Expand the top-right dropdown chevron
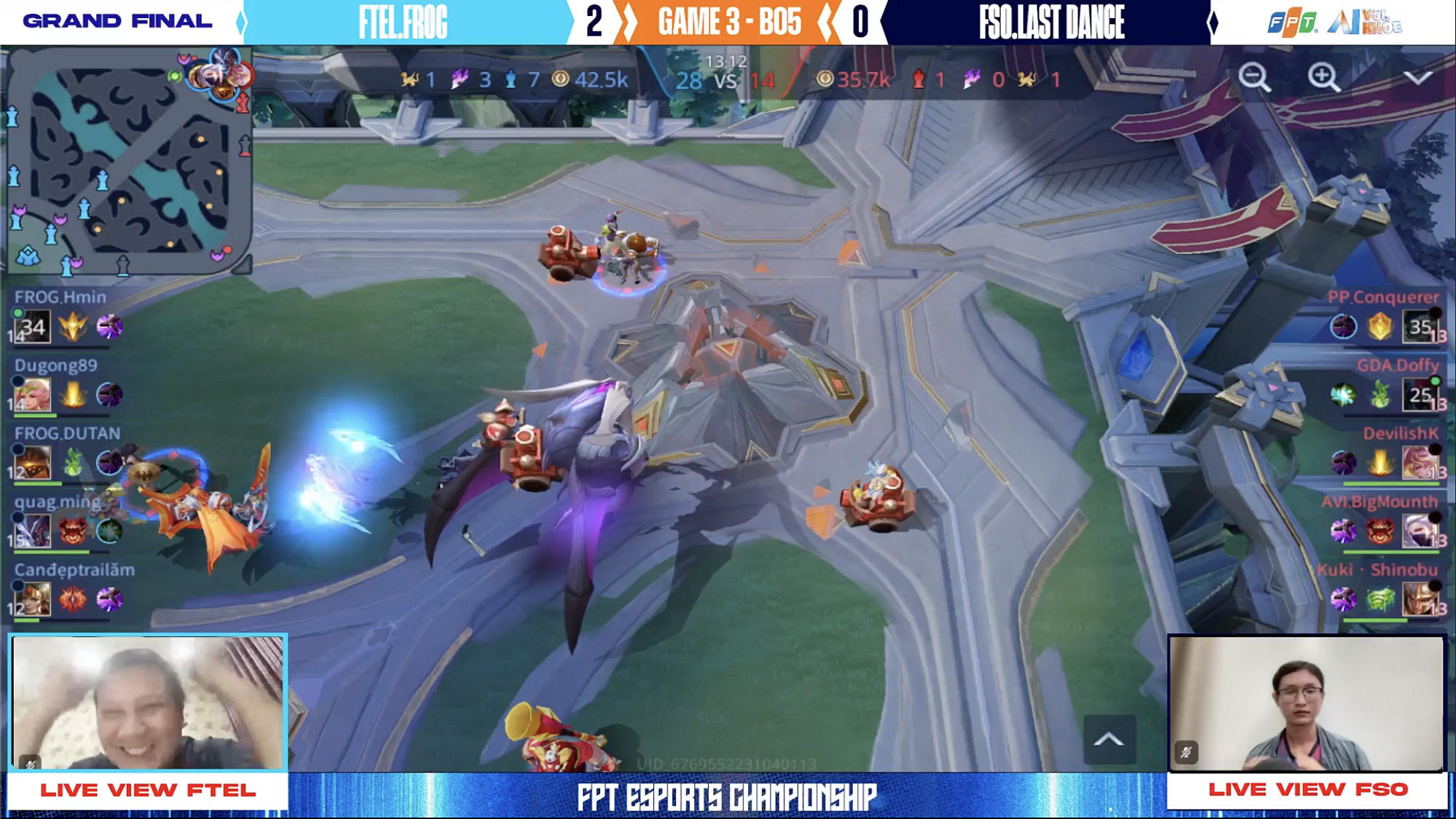Image resolution: width=1456 pixels, height=819 pixels. click(x=1417, y=77)
